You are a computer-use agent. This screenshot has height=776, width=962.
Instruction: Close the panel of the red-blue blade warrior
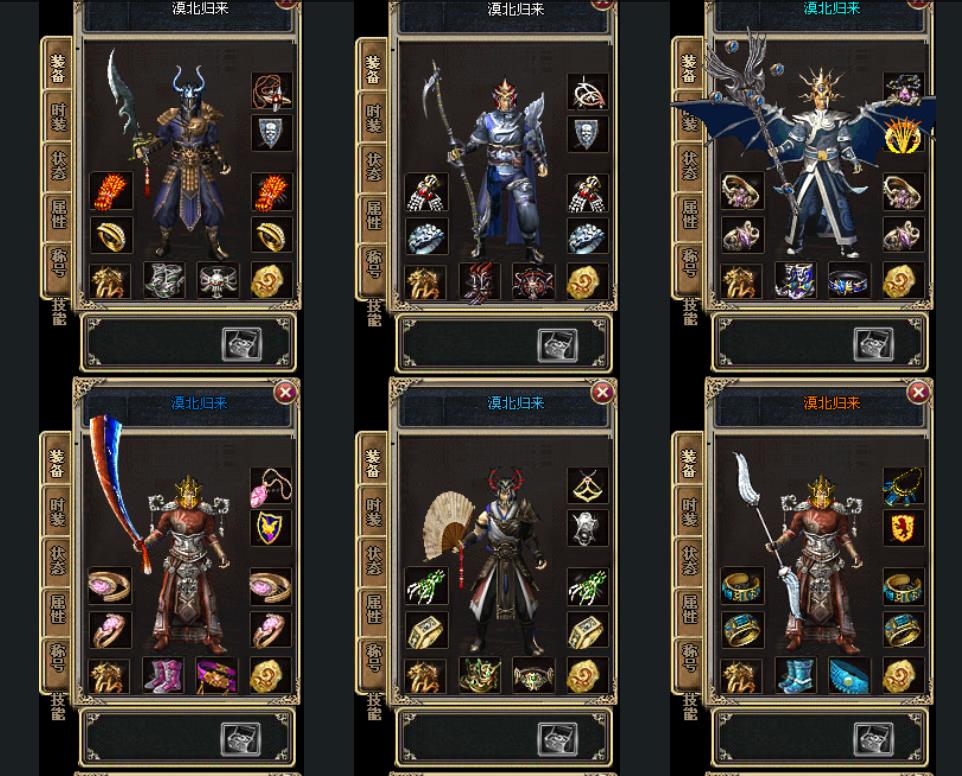tap(285, 392)
